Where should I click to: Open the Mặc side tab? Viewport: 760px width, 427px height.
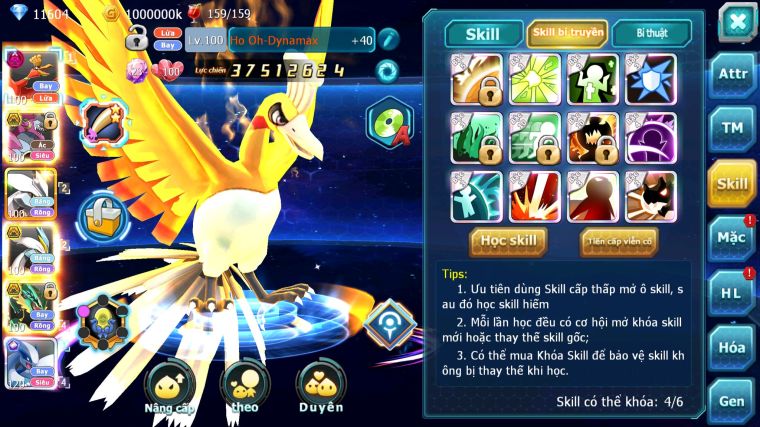pos(732,238)
